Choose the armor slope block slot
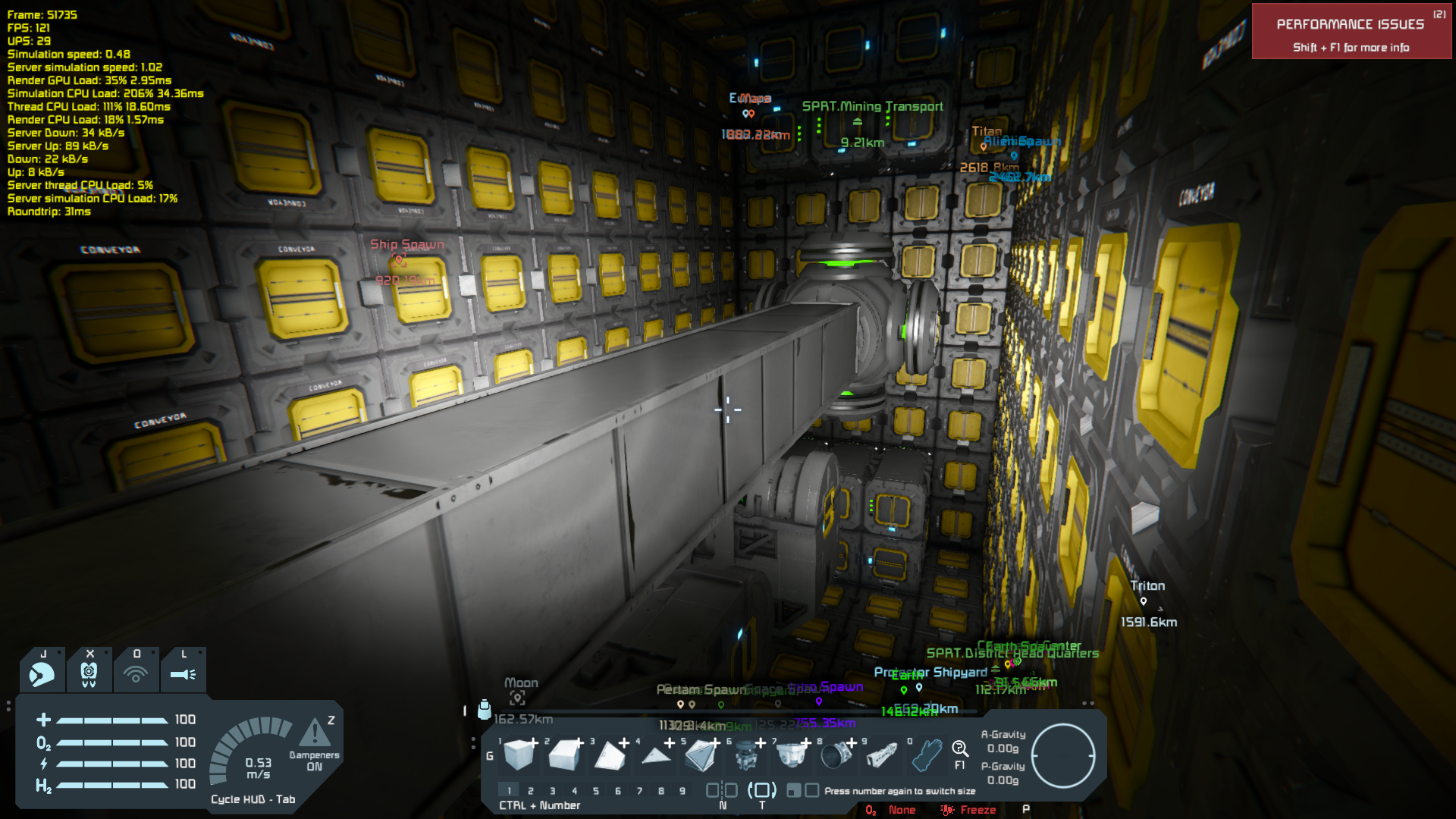The width and height of the screenshot is (1456, 819). pos(564,755)
